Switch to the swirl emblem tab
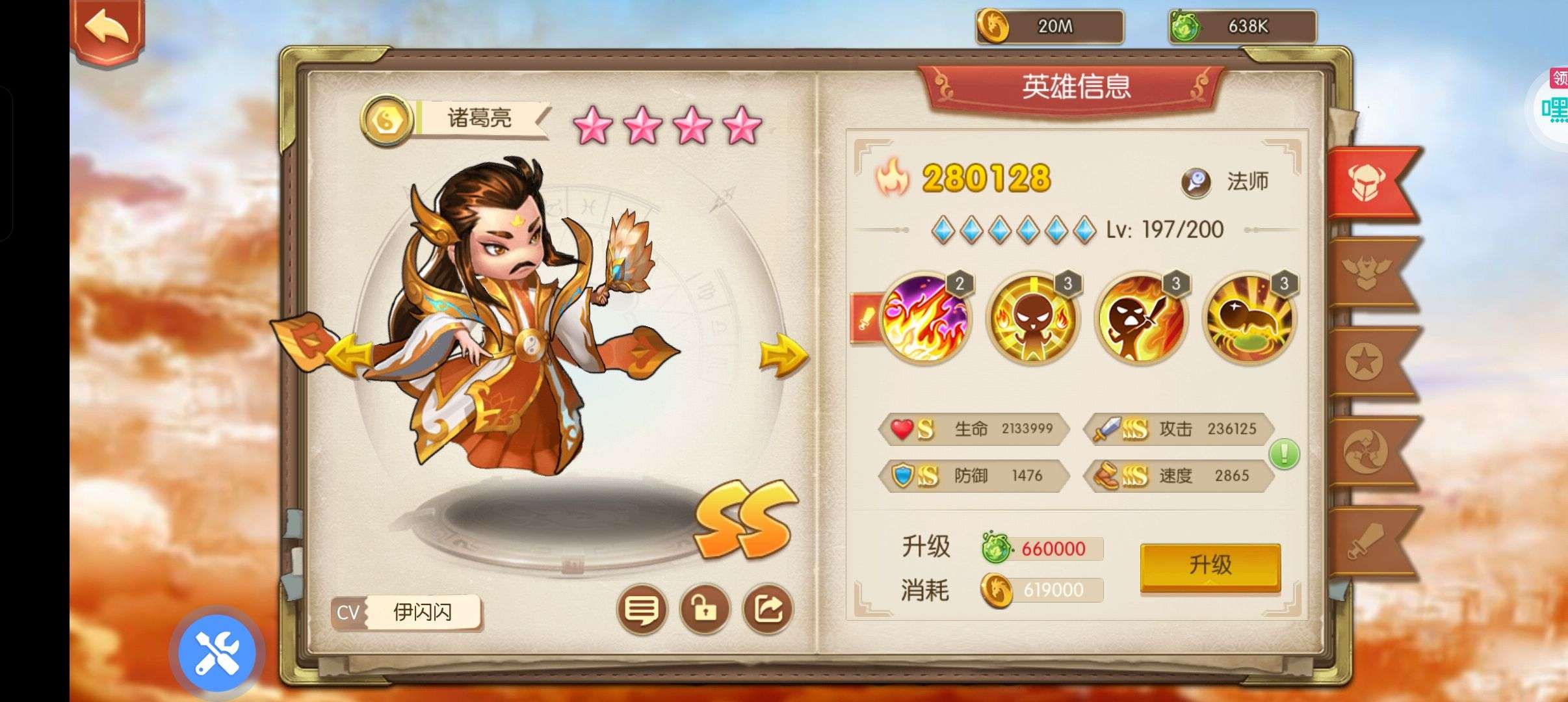Image resolution: width=1568 pixels, height=702 pixels. pyautogui.click(x=1367, y=452)
